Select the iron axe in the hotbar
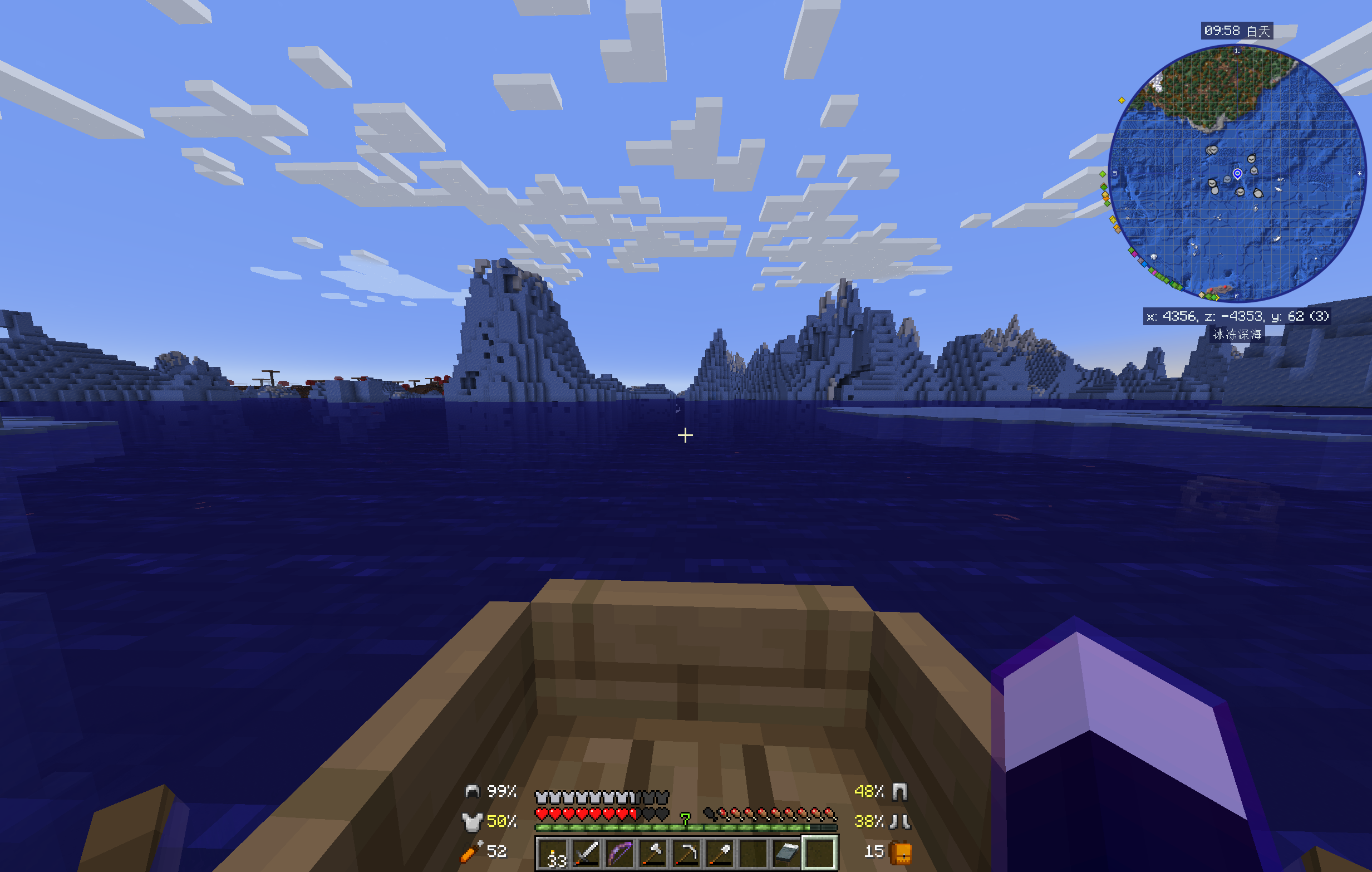Viewport: 1372px width, 872px height. click(x=654, y=852)
